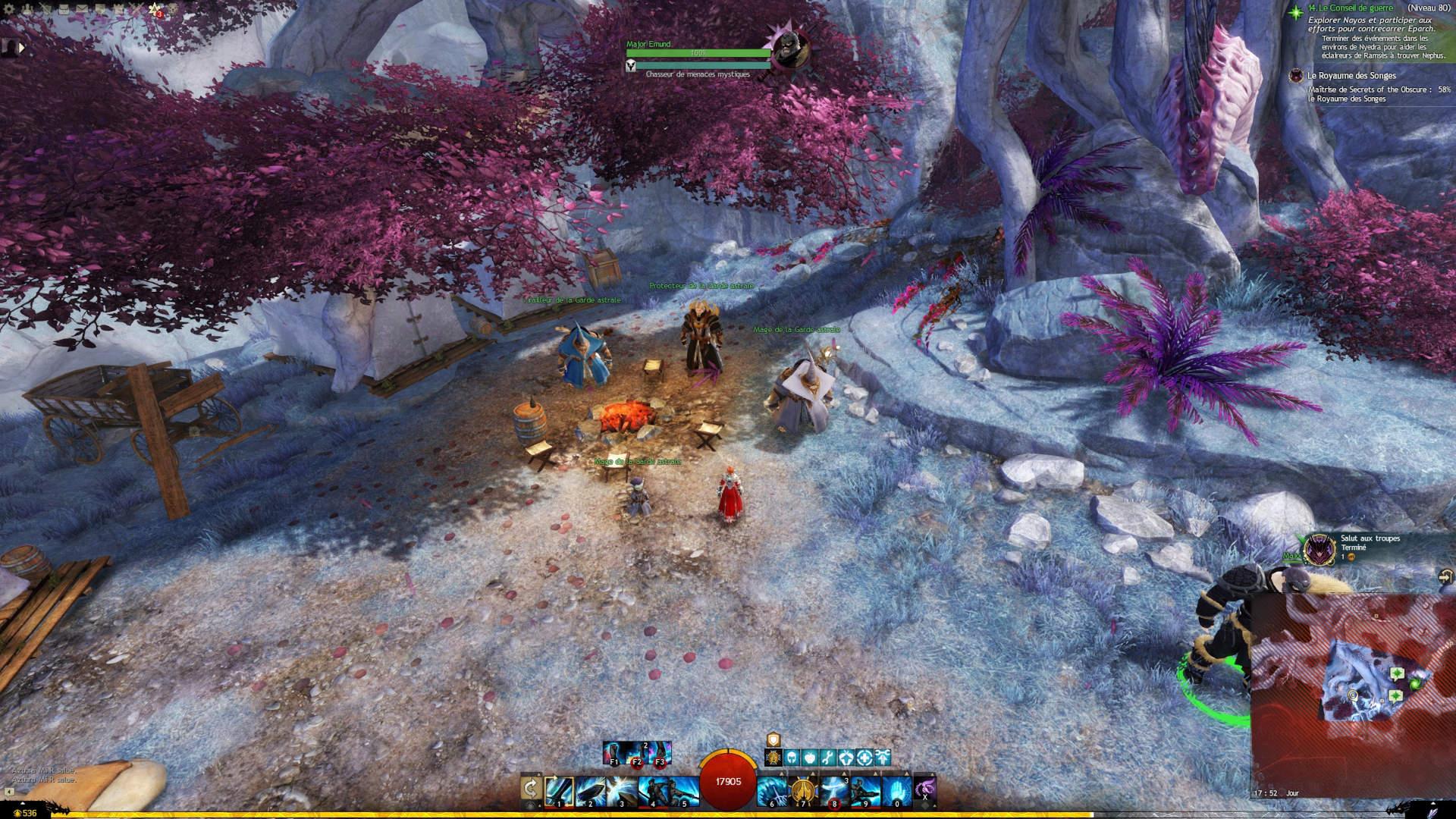Image resolution: width=1456 pixels, height=819 pixels.
Task: Open the gear-shaped game menu
Action: (x=10, y=10)
